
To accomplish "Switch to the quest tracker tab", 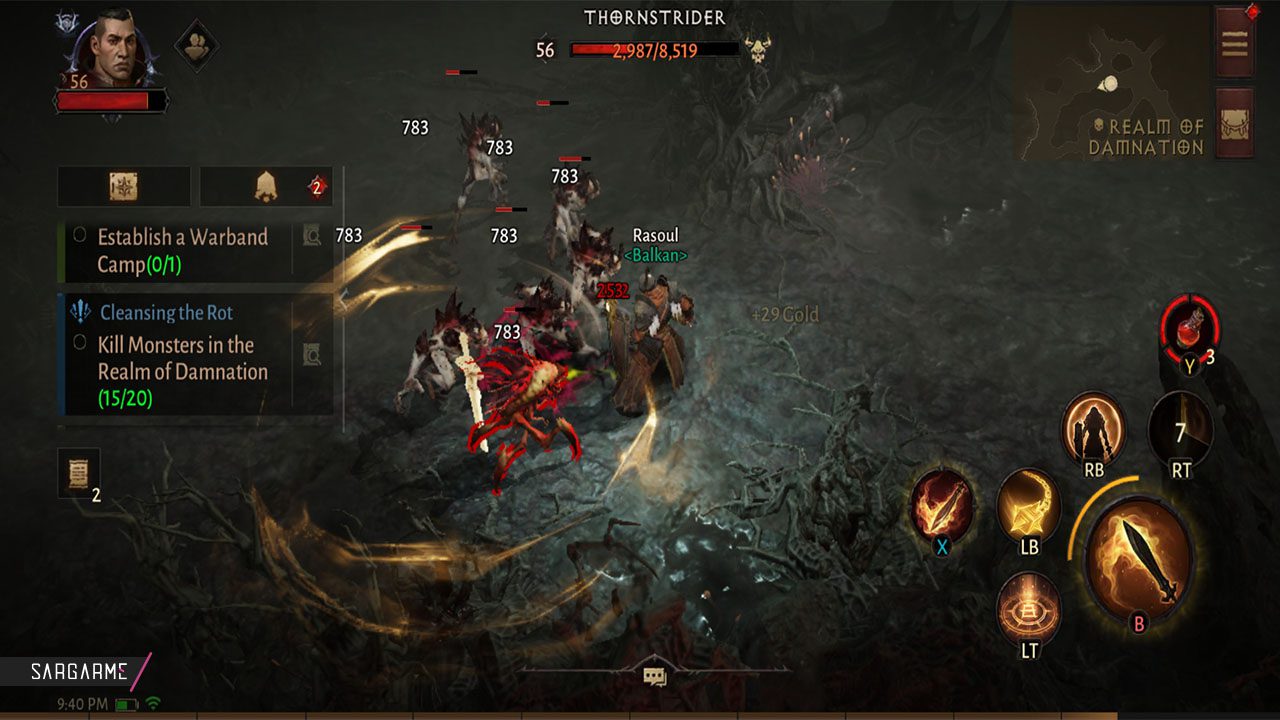I will (124, 186).
